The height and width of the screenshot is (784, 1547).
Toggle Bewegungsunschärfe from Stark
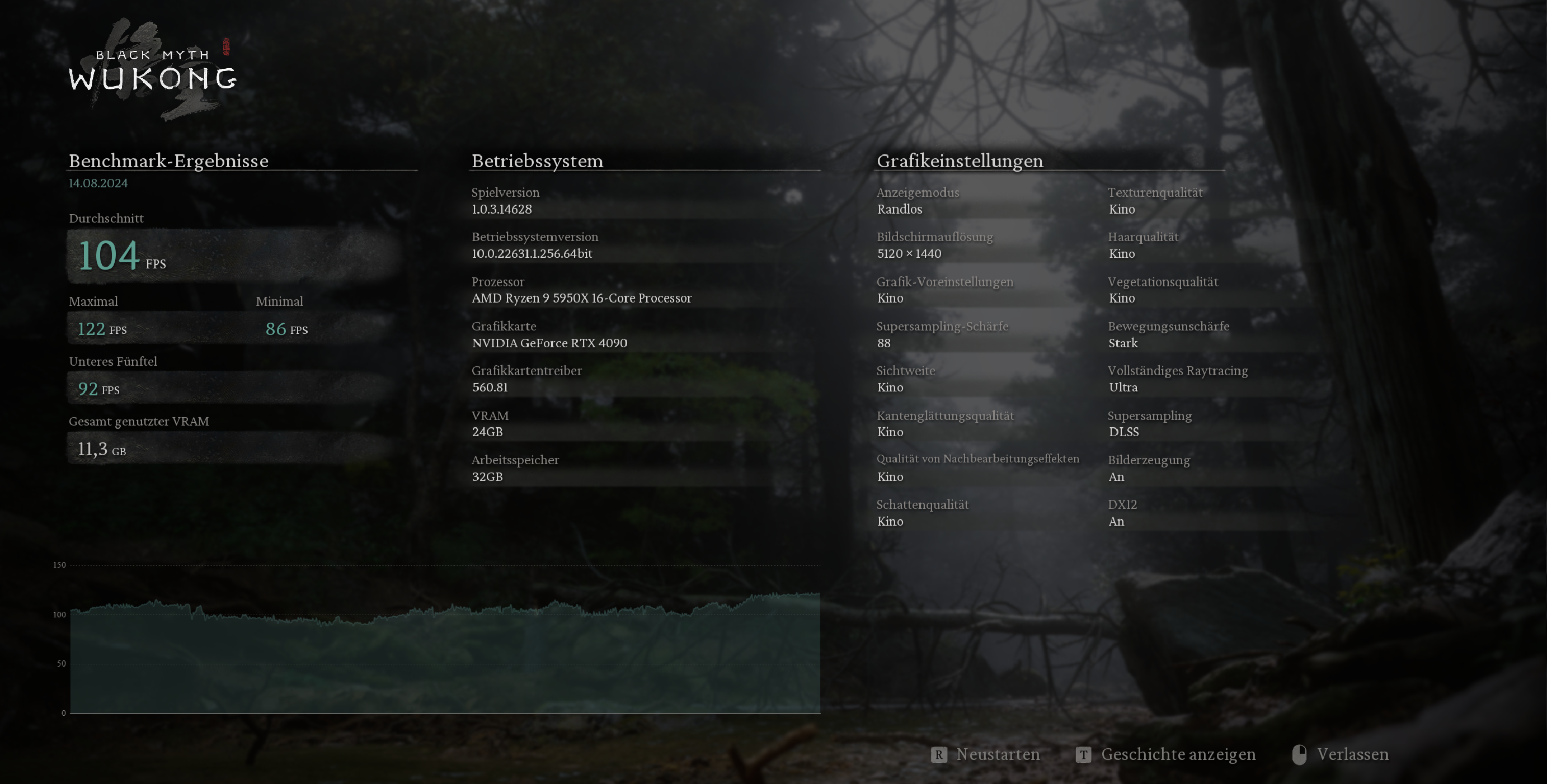point(1168,335)
